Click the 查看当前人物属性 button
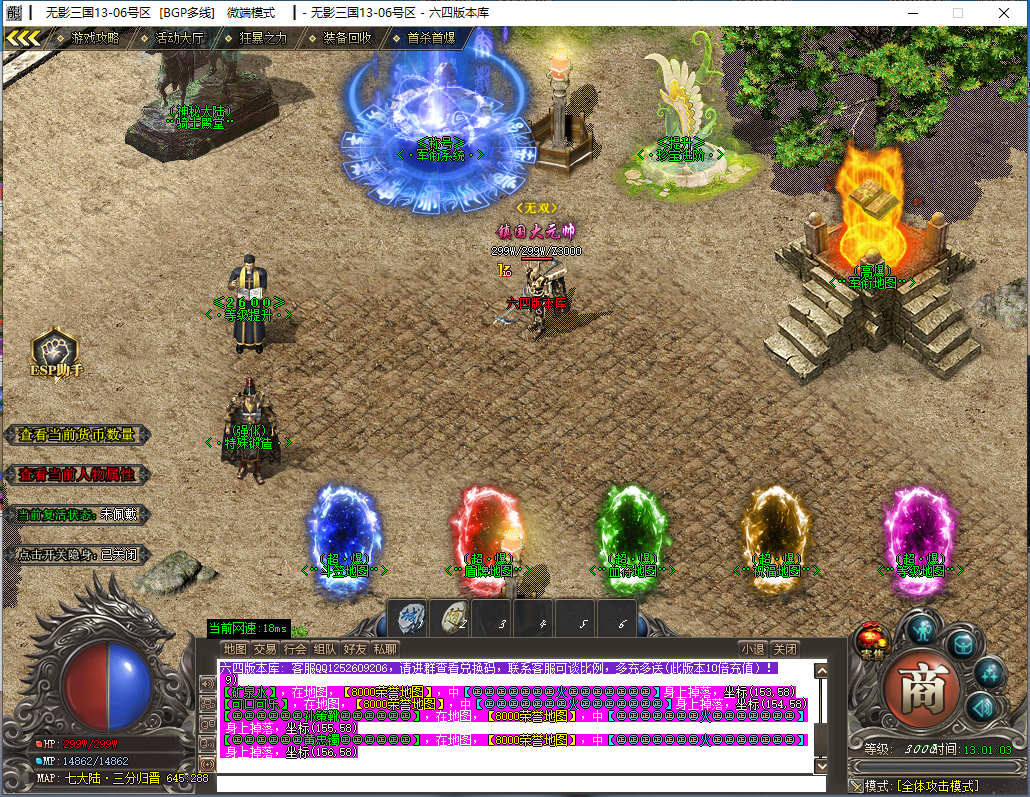Screen dimensions: 1030x797 point(77,475)
